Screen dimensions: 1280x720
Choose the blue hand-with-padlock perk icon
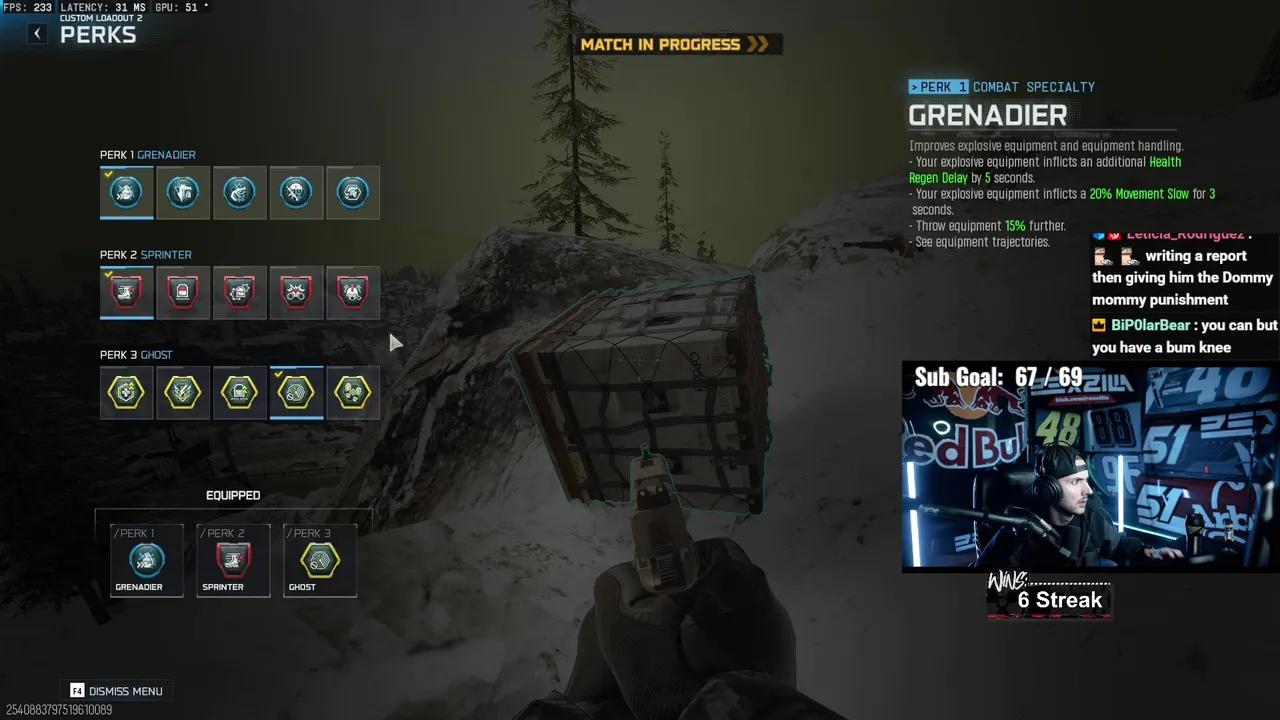tap(183, 192)
